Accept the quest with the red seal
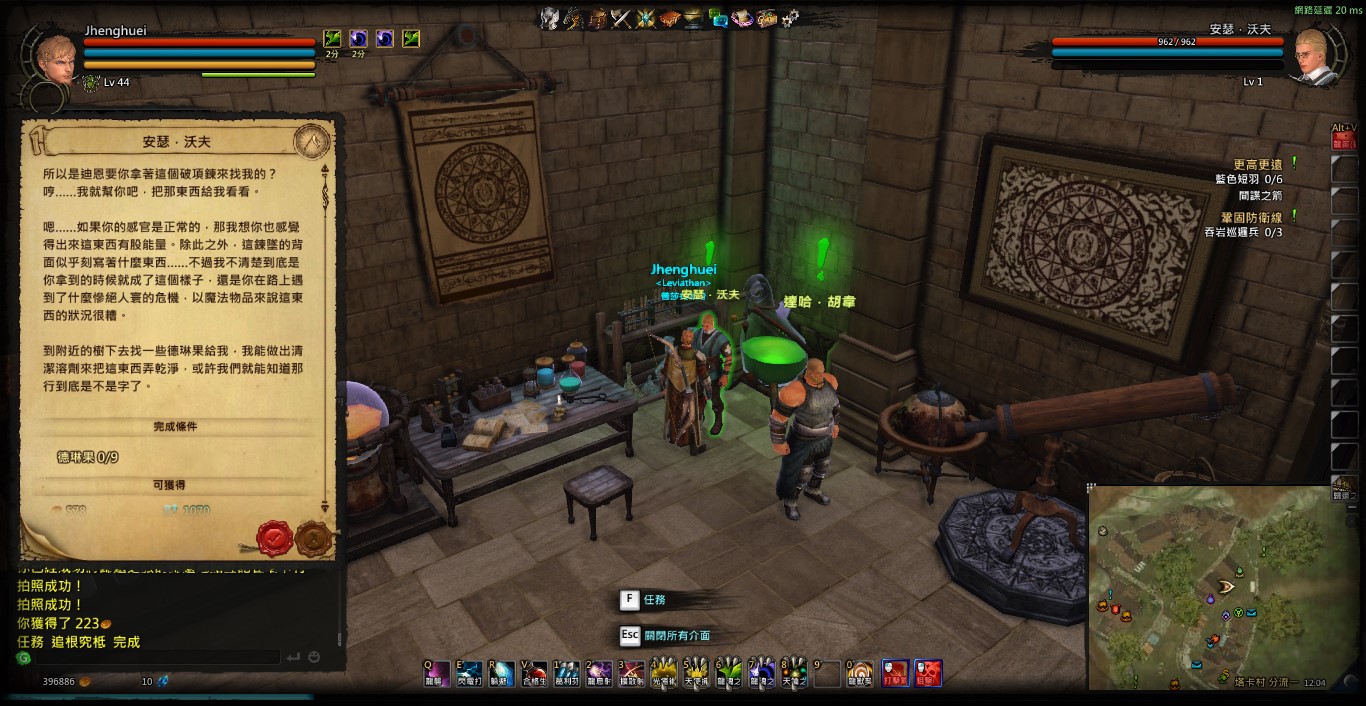This screenshot has width=1366, height=706. tap(274, 538)
